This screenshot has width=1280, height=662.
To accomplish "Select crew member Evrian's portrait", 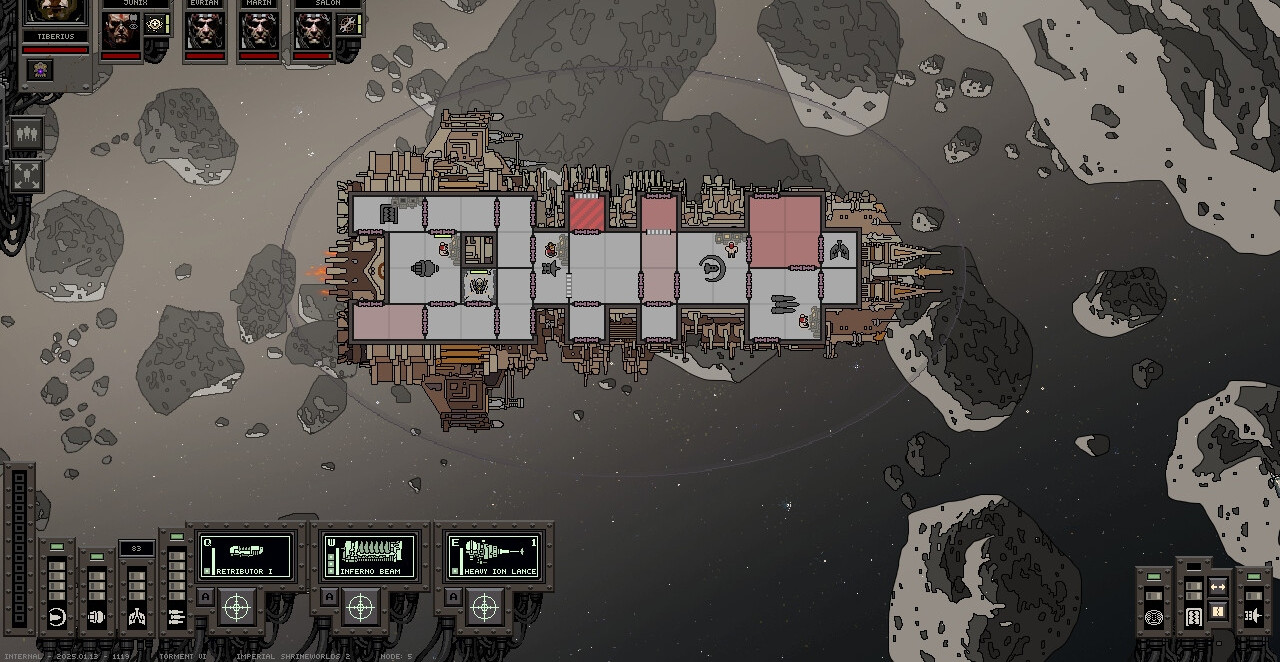I will tap(204, 31).
